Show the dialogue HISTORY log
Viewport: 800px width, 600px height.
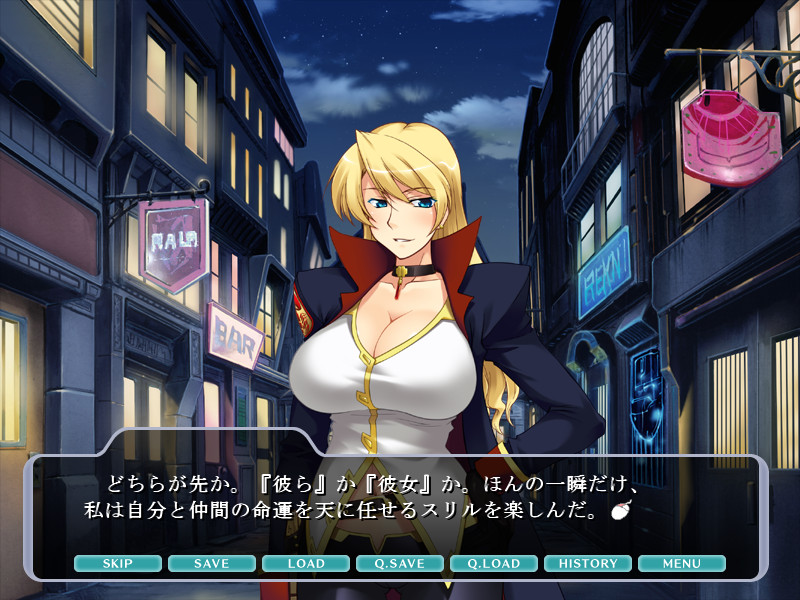click(x=588, y=564)
